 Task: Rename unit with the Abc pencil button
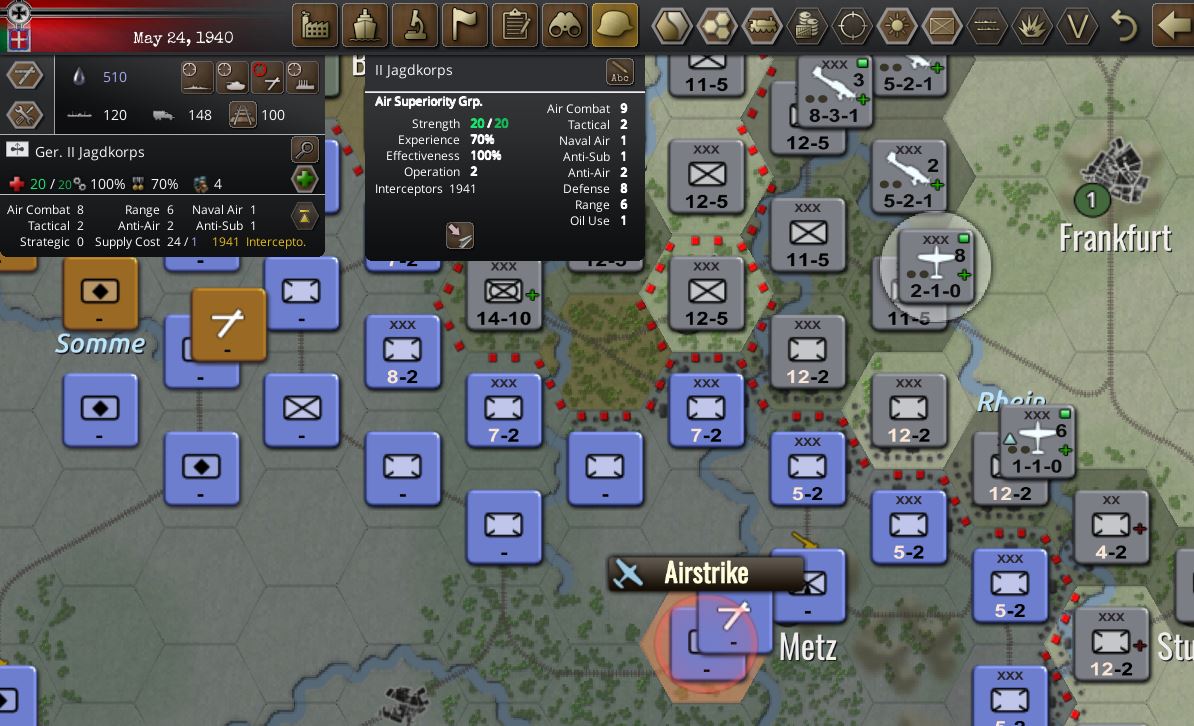coord(620,73)
